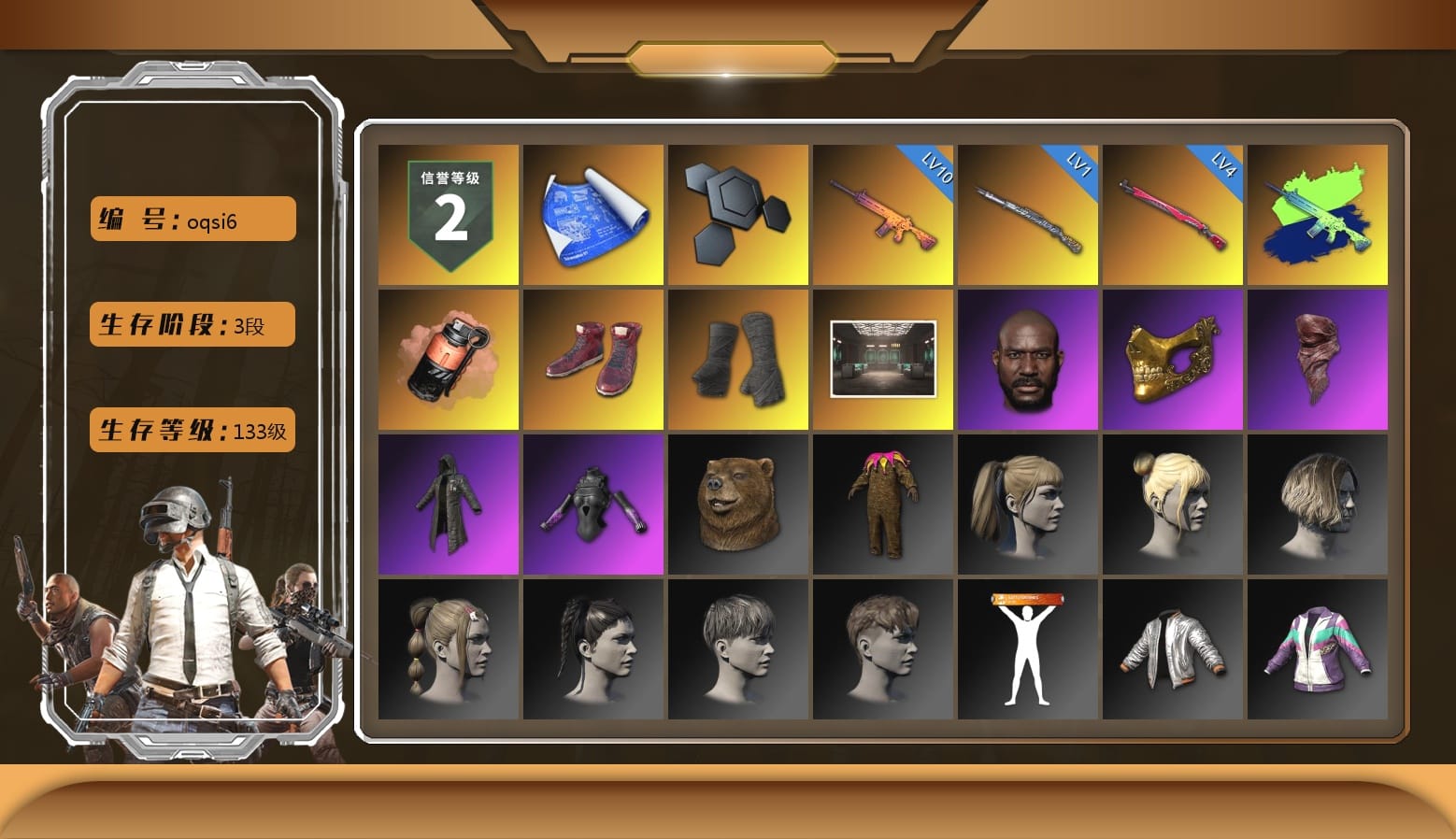Select the LV1 silver rifle skin

point(1028,213)
